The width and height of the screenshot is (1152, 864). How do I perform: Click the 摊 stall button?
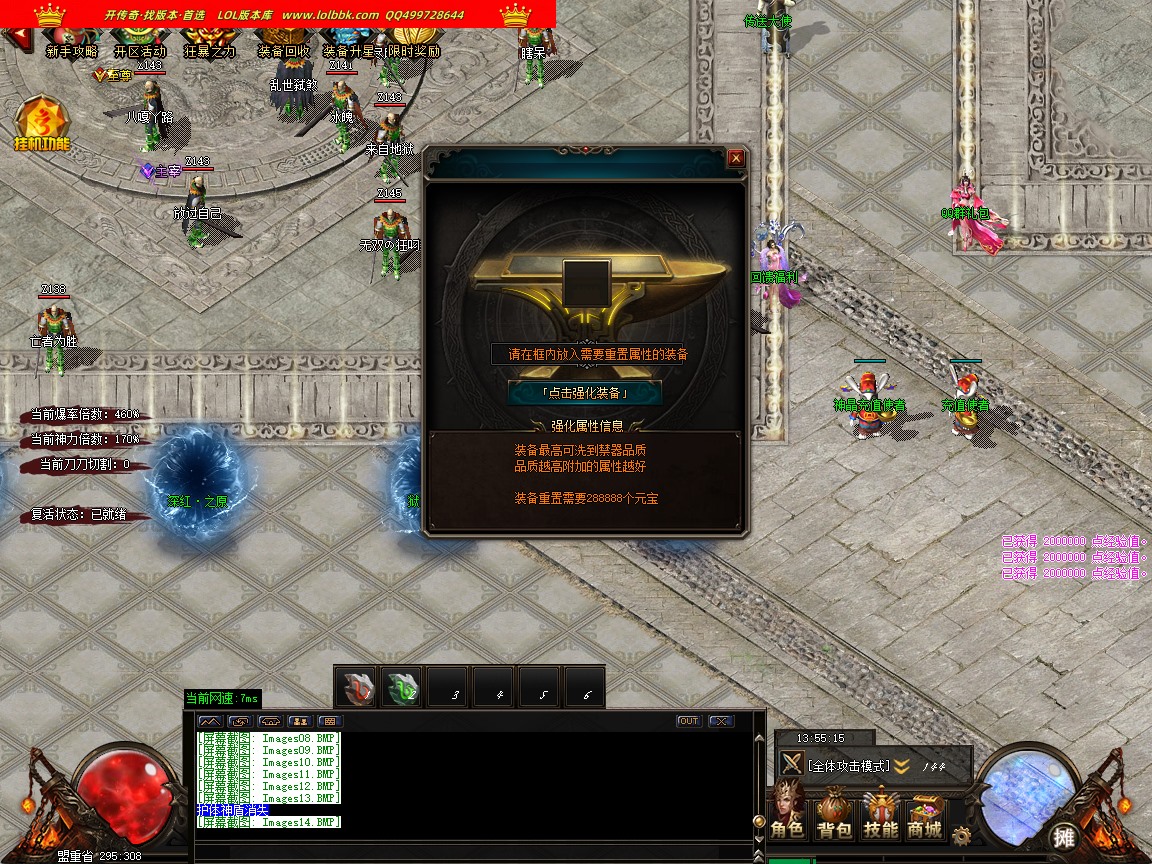pyautogui.click(x=1063, y=836)
